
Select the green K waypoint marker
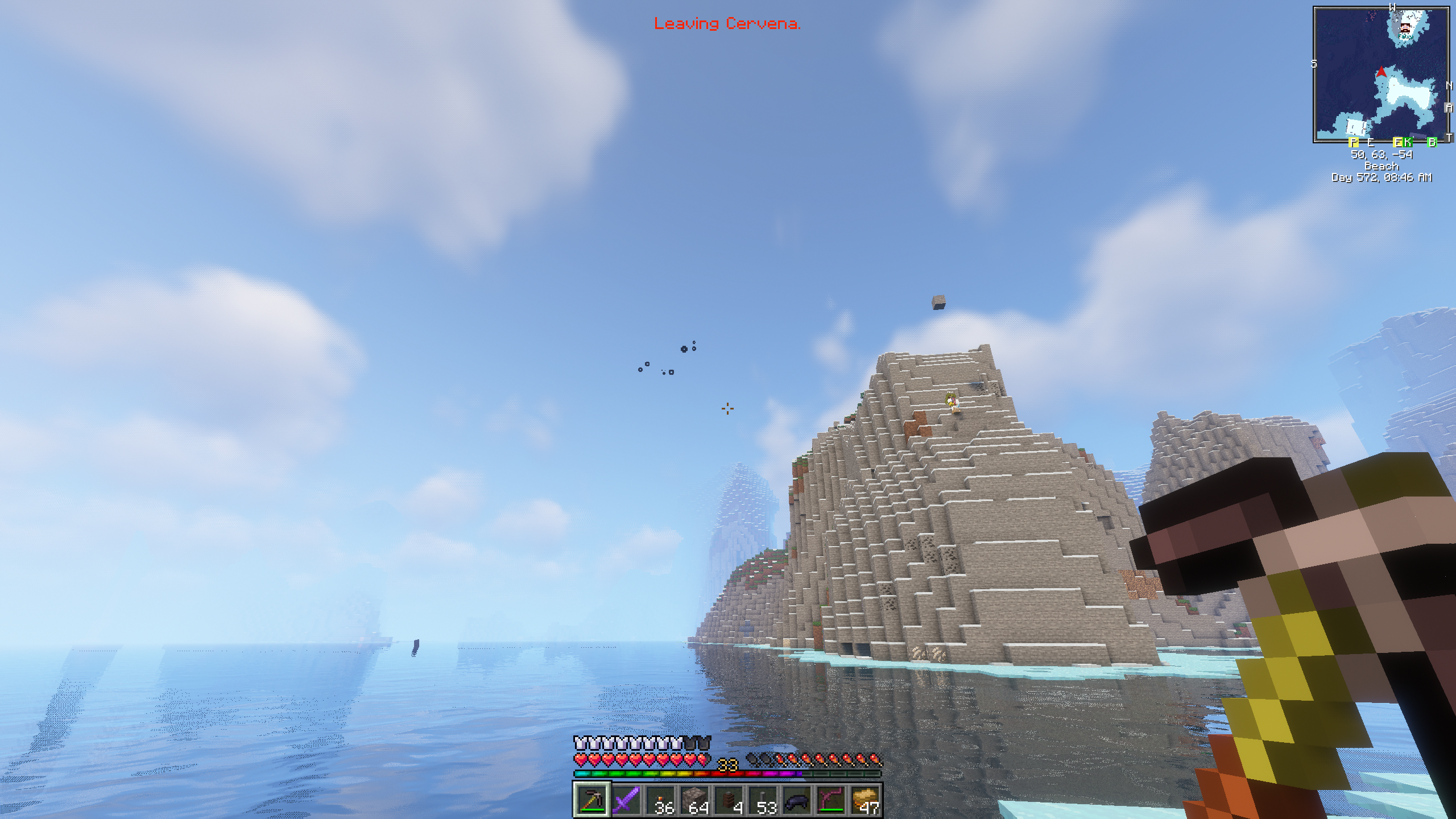1408,142
